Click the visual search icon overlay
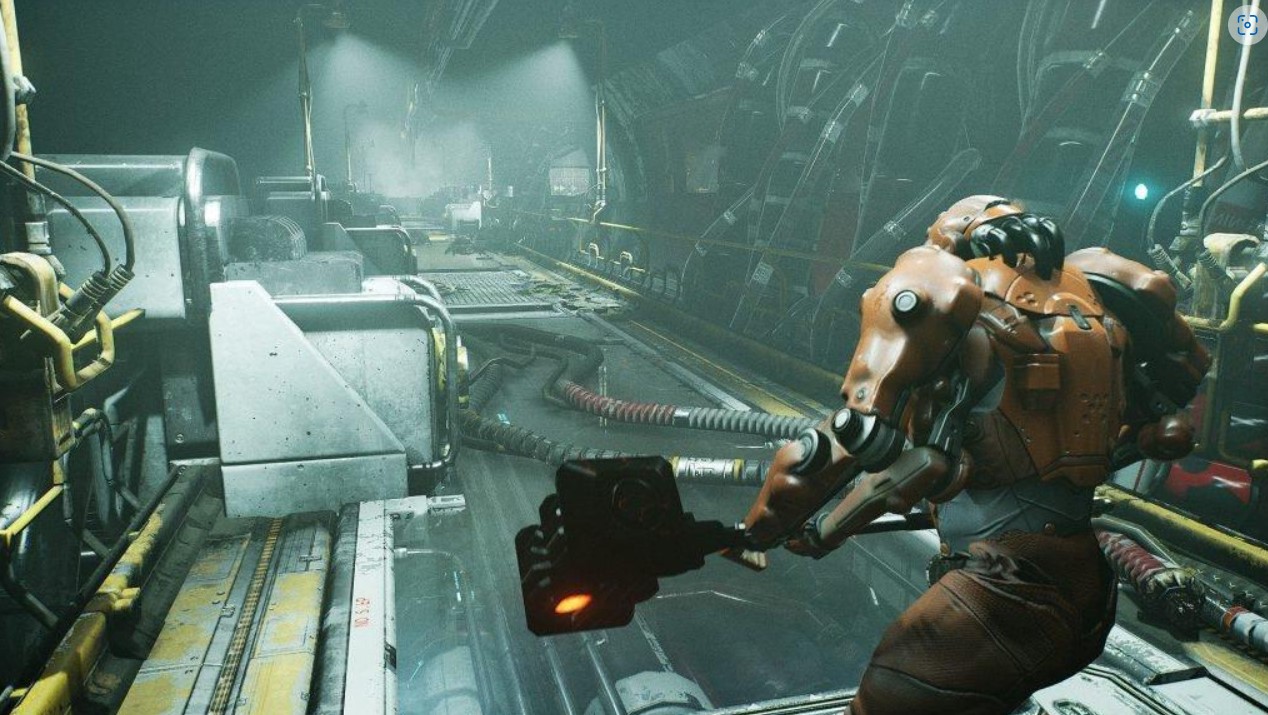This screenshot has width=1268, height=715. pos(1246,26)
